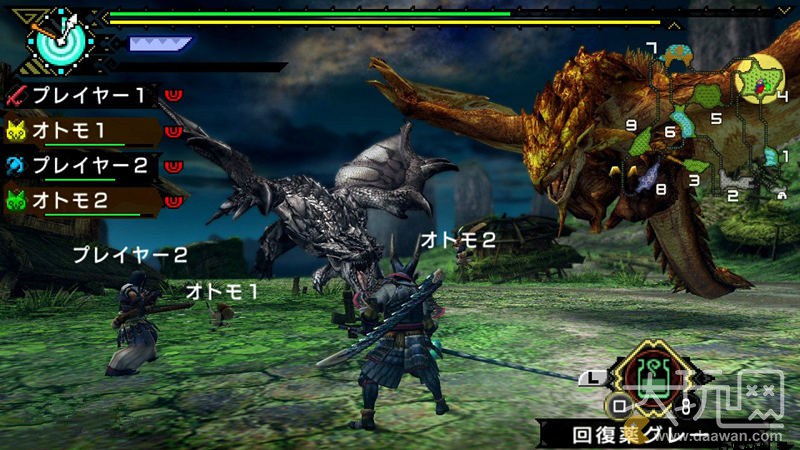Viewport: 800px width, 450px height.
Task: Click area 8 on the minimap
Action: click(x=648, y=178)
